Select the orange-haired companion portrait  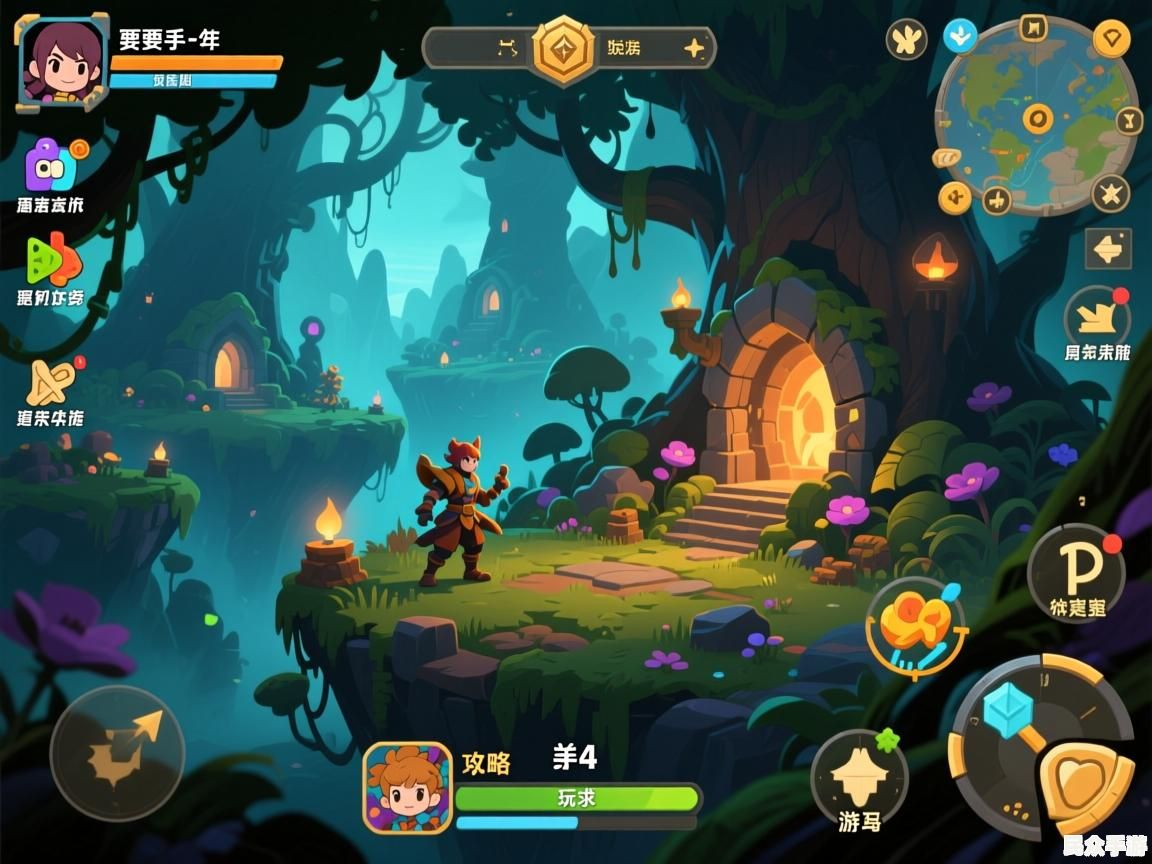[407, 788]
